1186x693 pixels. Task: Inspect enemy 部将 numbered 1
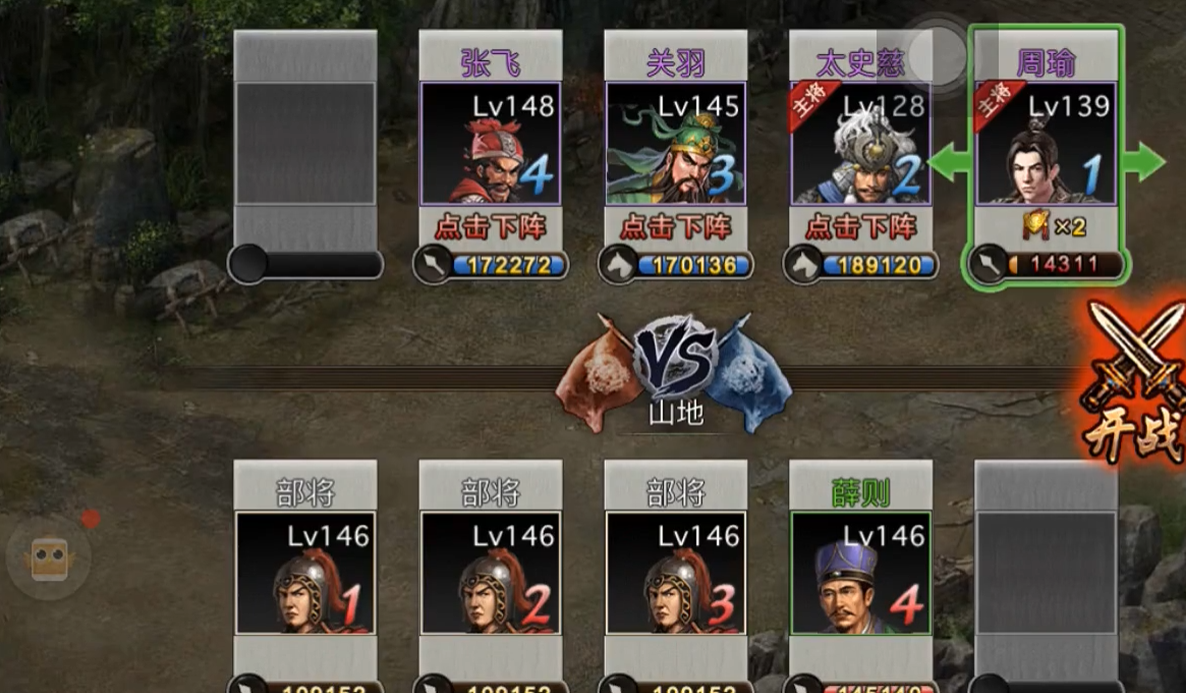coord(305,572)
